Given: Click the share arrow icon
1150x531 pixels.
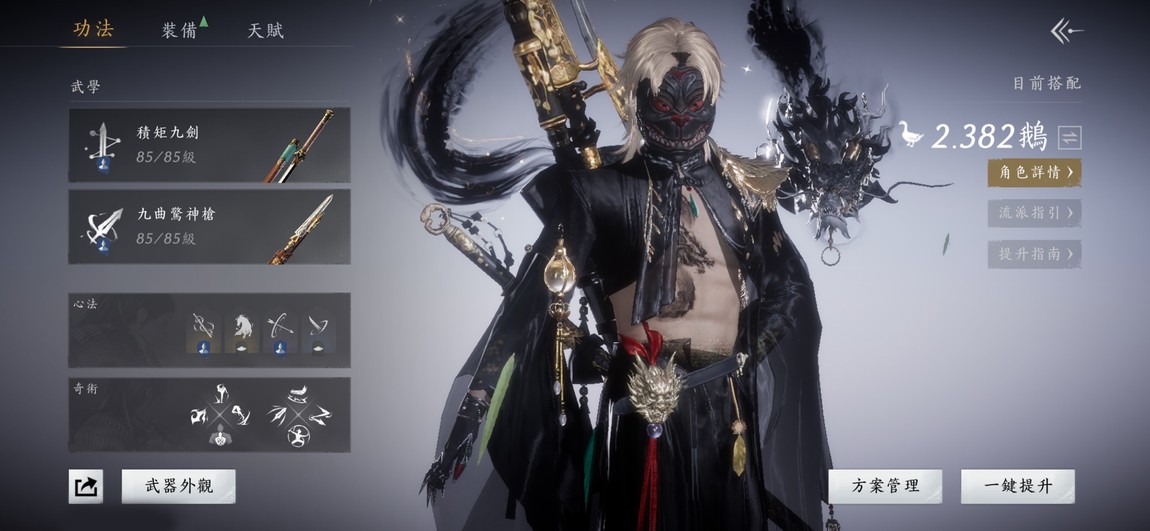Looking at the screenshot, I should click(x=86, y=487).
